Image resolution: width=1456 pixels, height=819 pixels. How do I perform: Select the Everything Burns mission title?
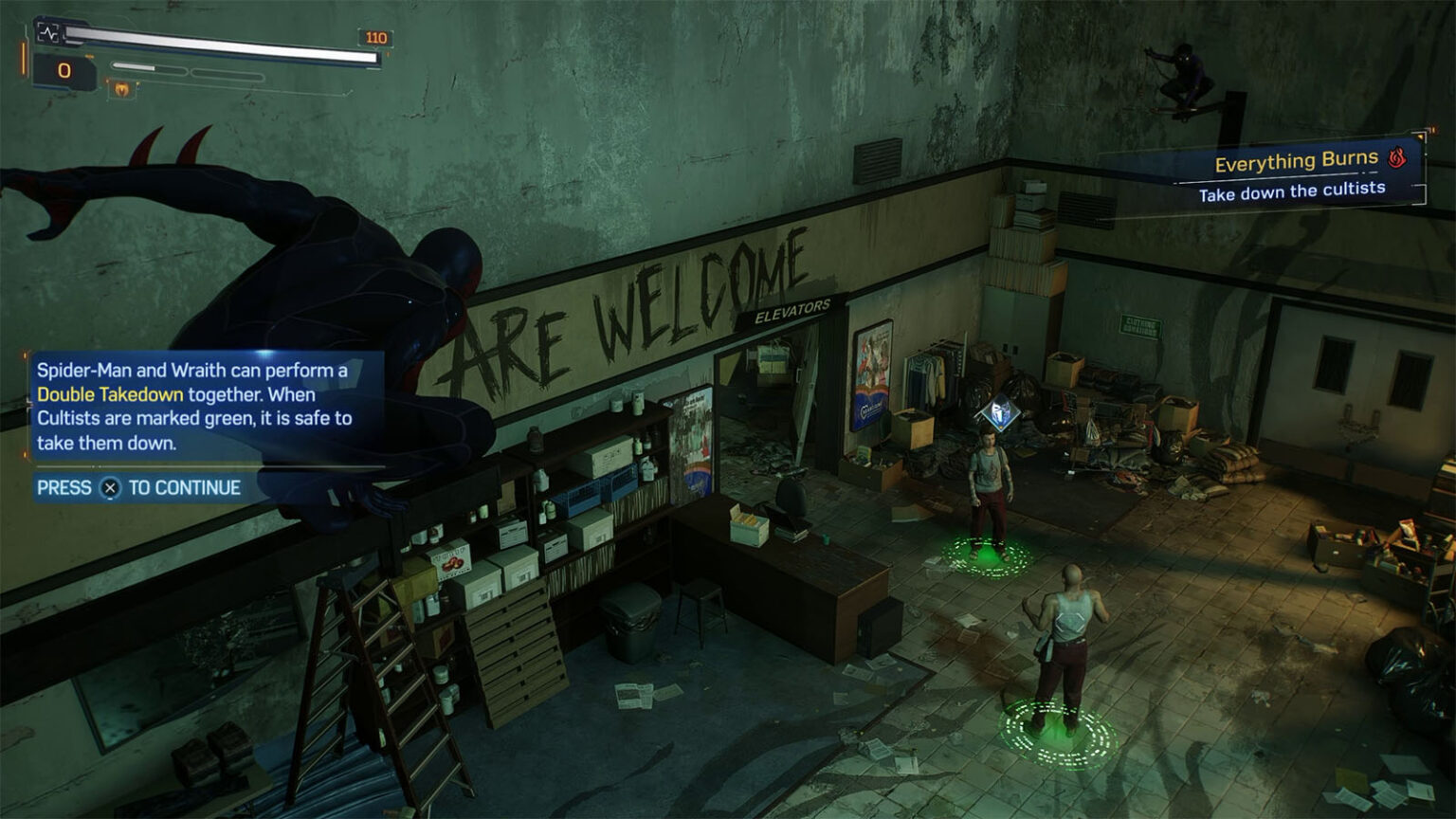point(1295,161)
